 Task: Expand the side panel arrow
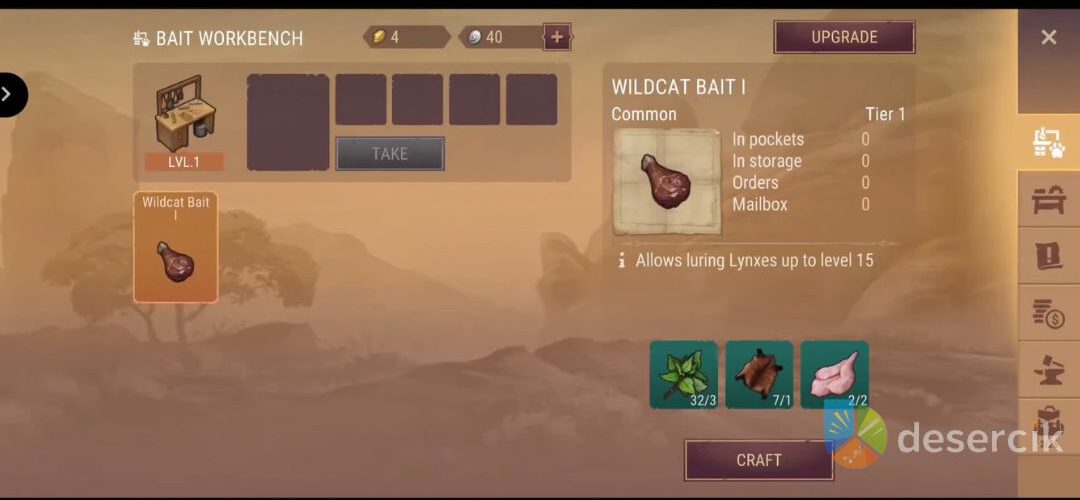click(9, 94)
